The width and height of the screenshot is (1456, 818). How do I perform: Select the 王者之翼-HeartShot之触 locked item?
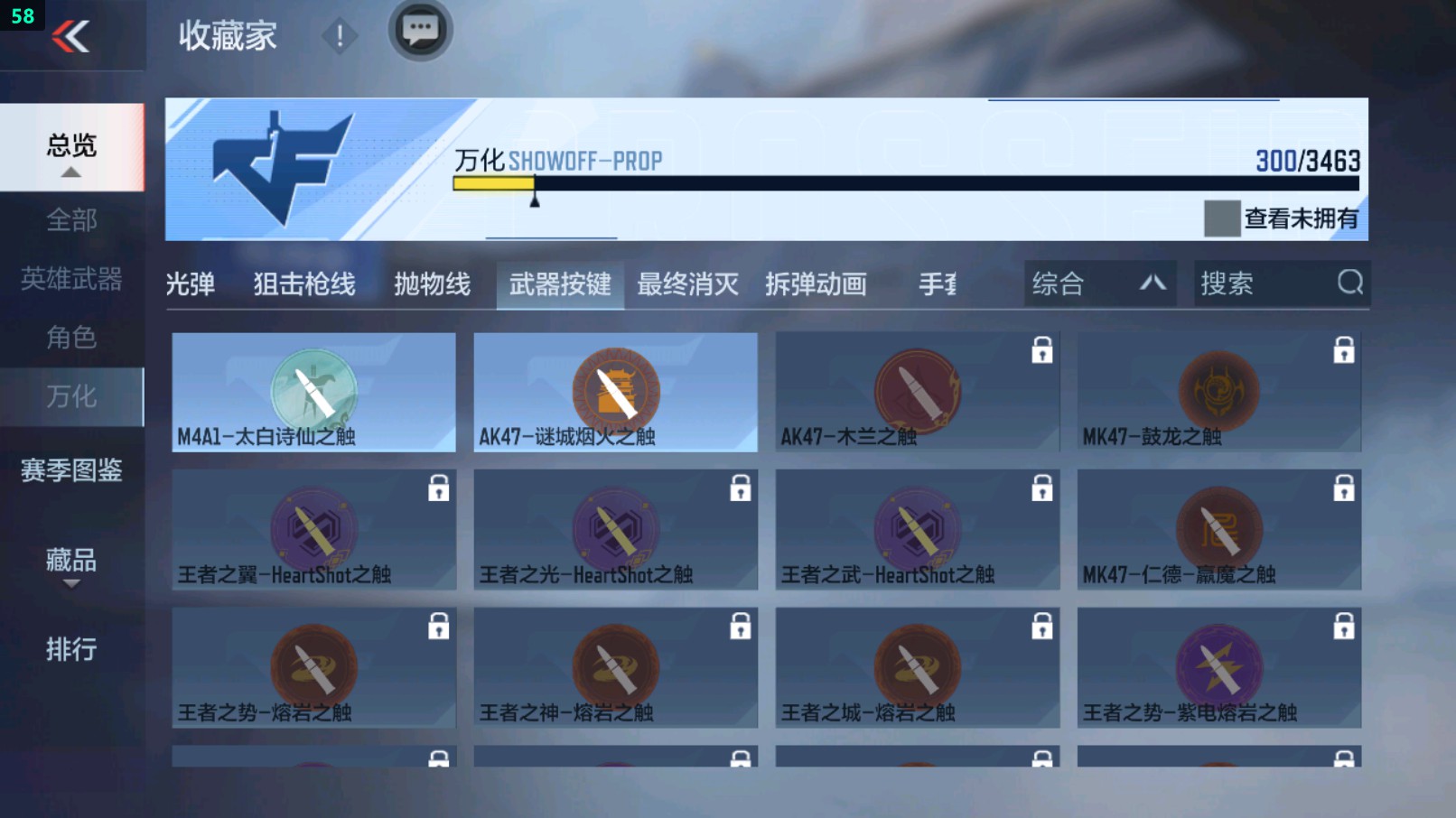(313, 528)
